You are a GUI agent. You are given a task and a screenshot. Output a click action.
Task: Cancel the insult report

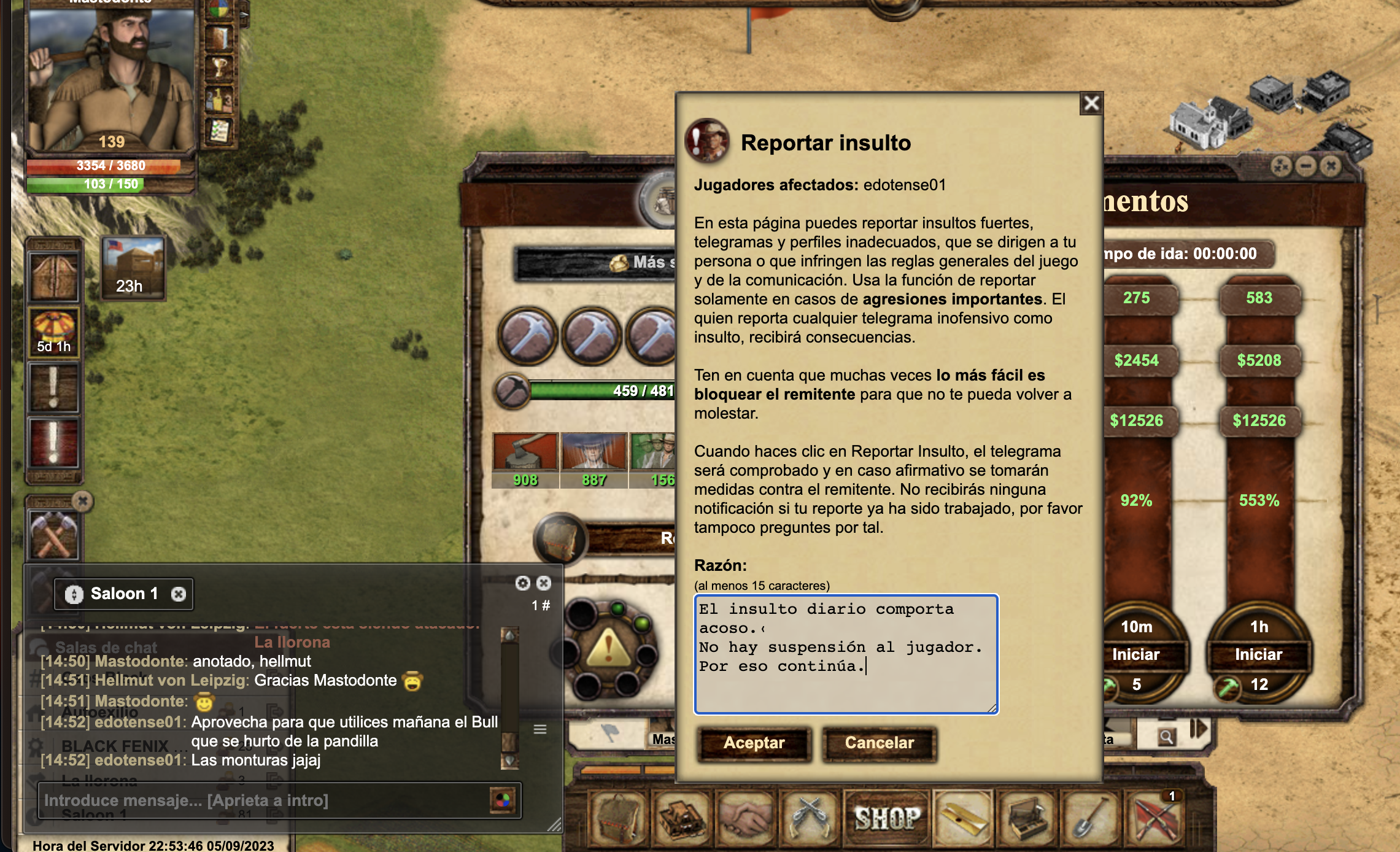pos(879,743)
